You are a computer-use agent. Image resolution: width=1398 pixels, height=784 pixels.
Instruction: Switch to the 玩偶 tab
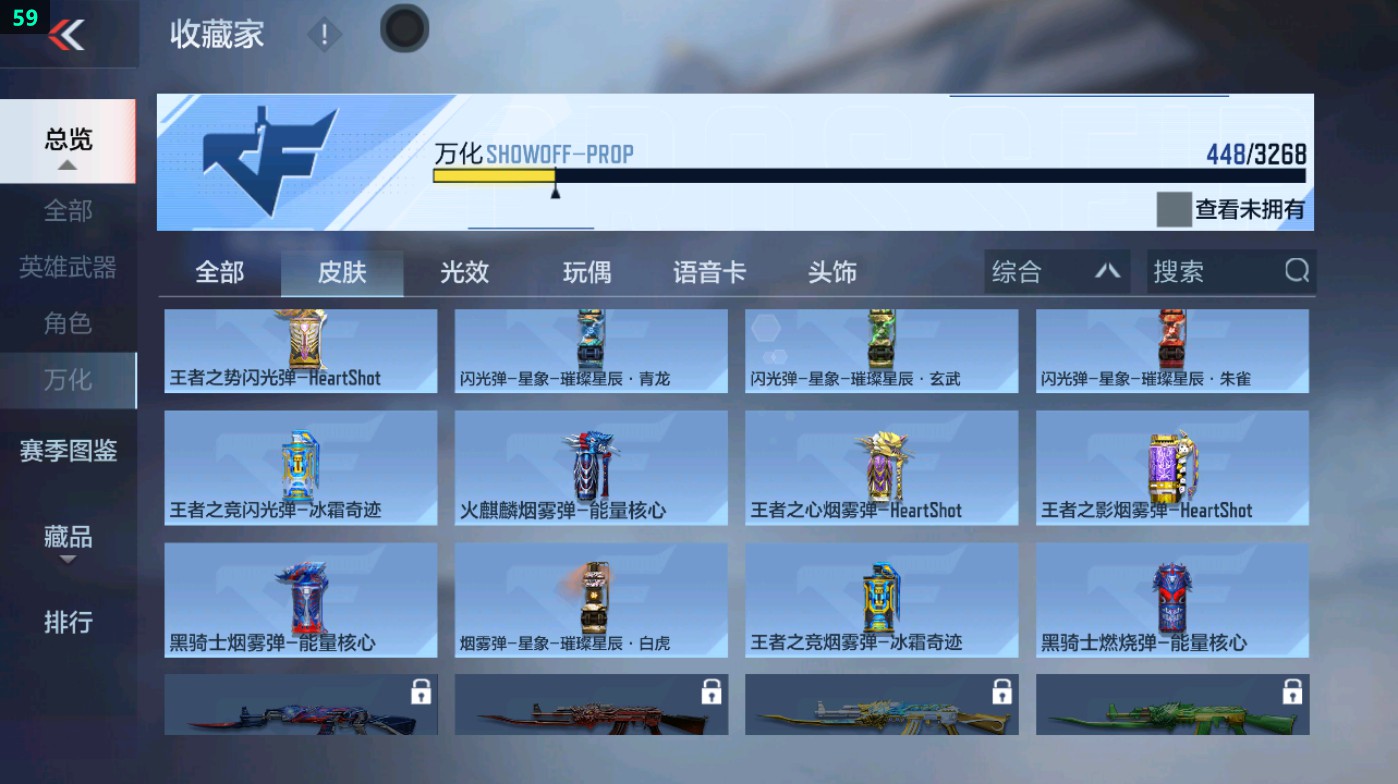pyautogui.click(x=586, y=271)
